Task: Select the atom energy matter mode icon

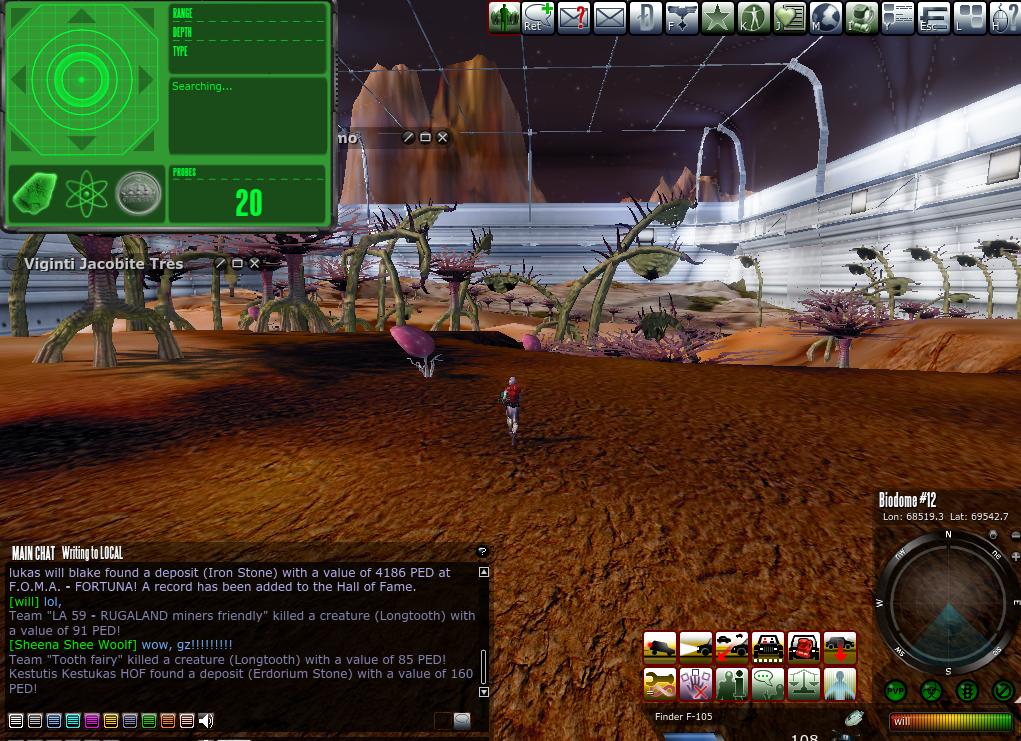Action: pyautogui.click(x=87, y=194)
